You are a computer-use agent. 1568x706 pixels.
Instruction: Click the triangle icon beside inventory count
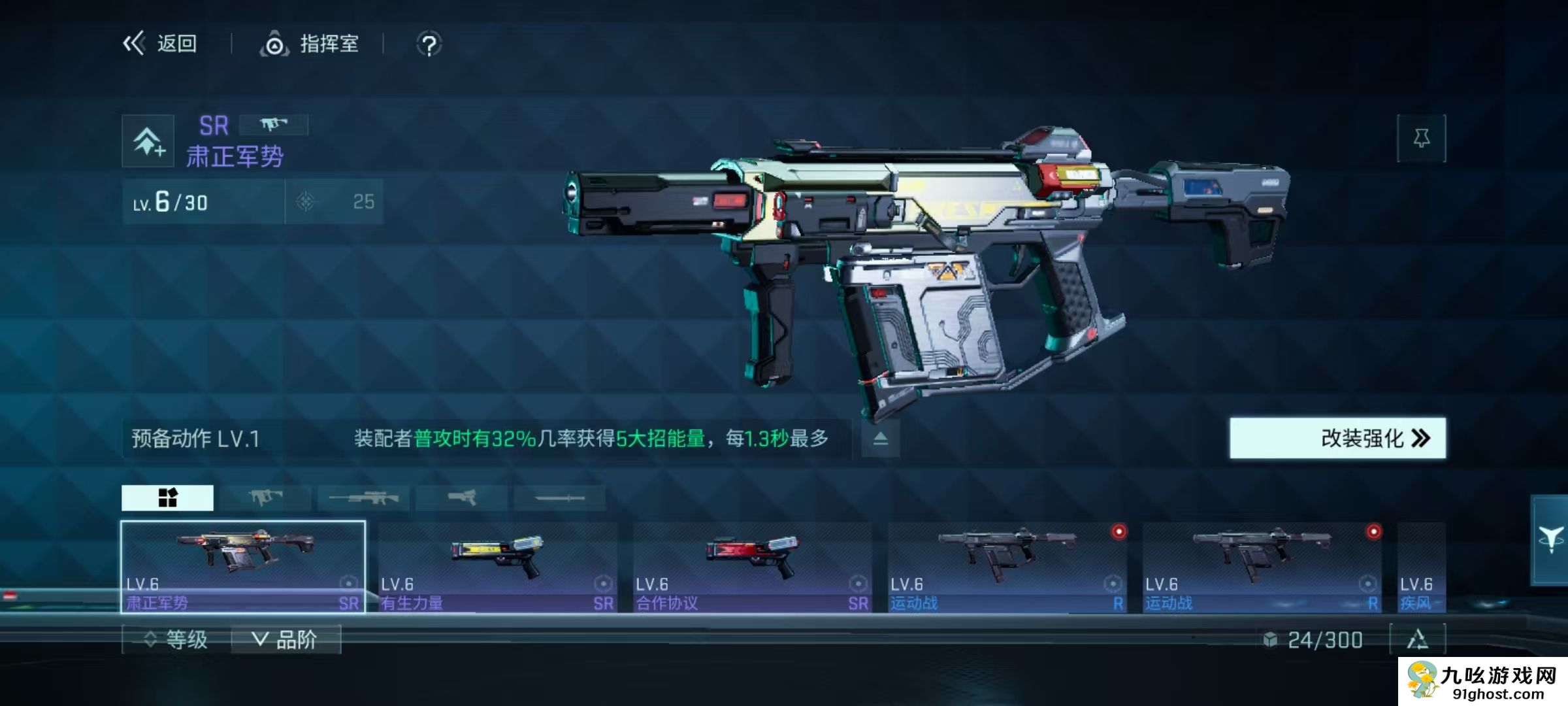pyautogui.click(x=1417, y=639)
